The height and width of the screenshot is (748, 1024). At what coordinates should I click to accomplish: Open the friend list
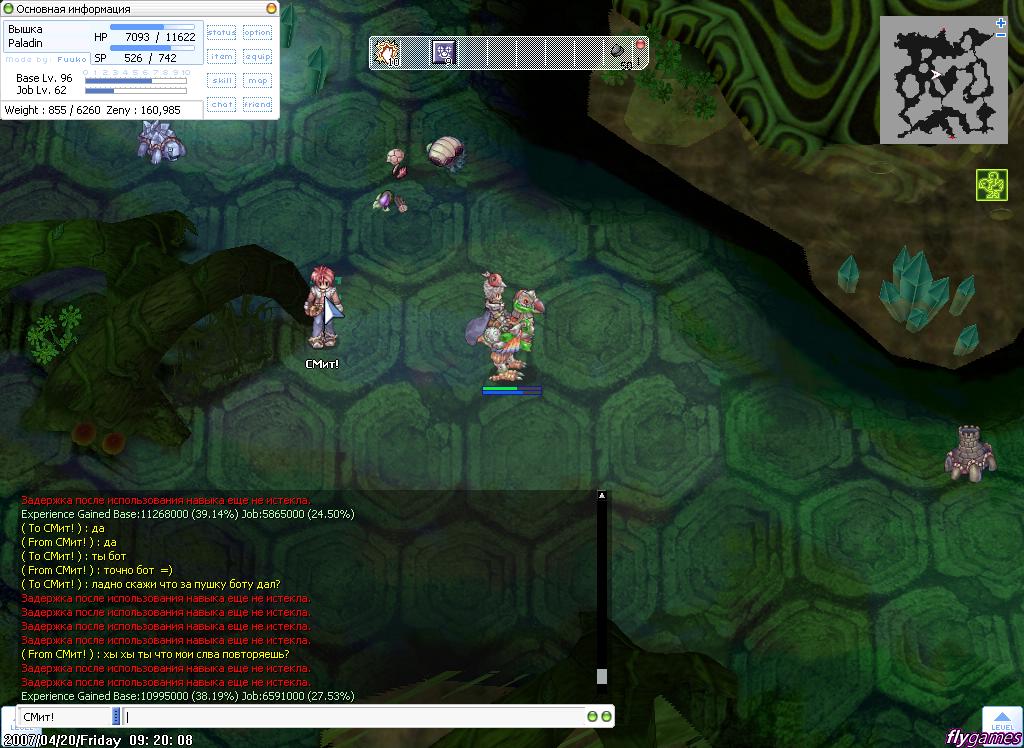tap(257, 104)
